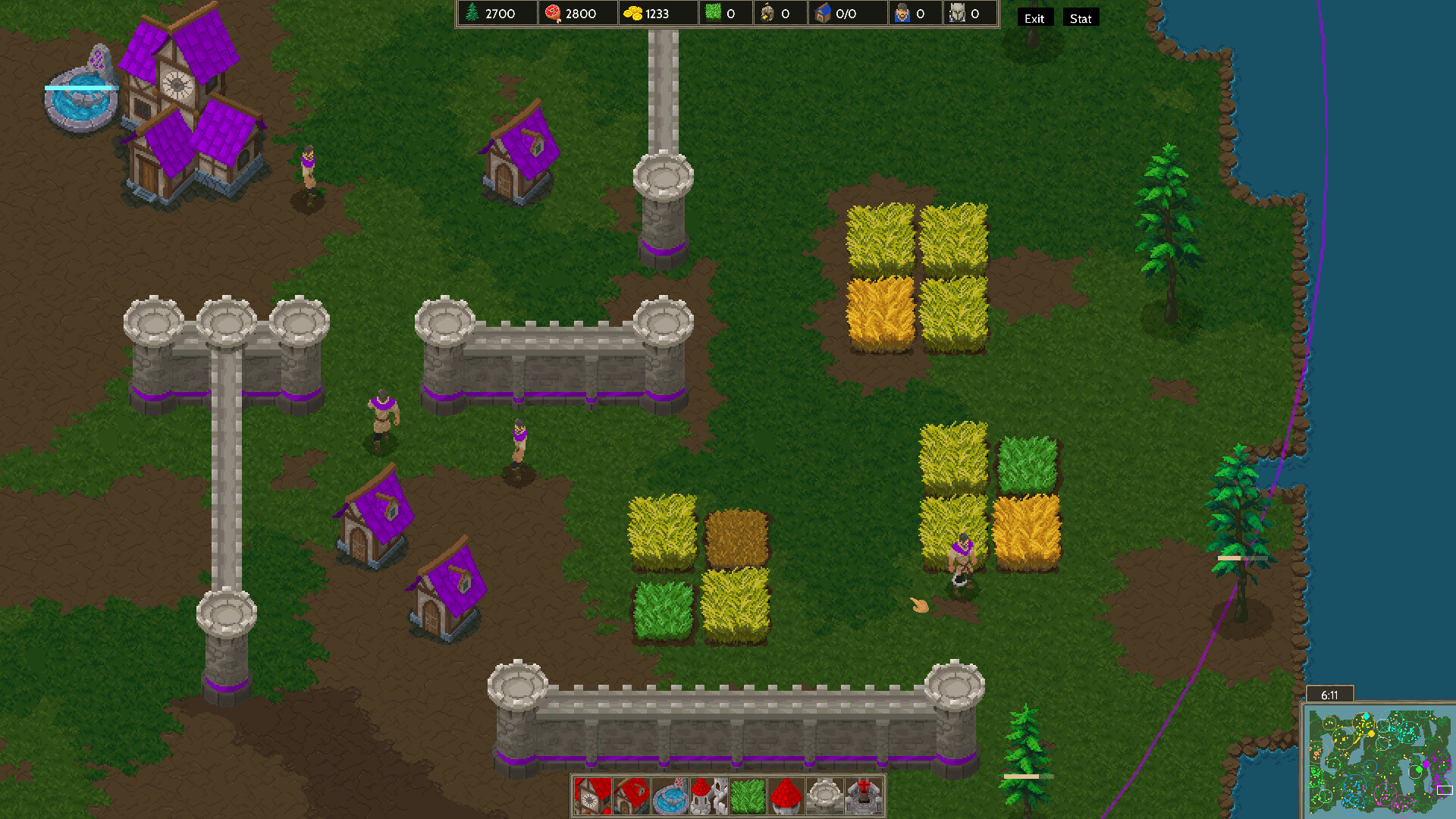Select the clock tower building icon
This screenshot has width=1456, height=819.
click(x=592, y=794)
